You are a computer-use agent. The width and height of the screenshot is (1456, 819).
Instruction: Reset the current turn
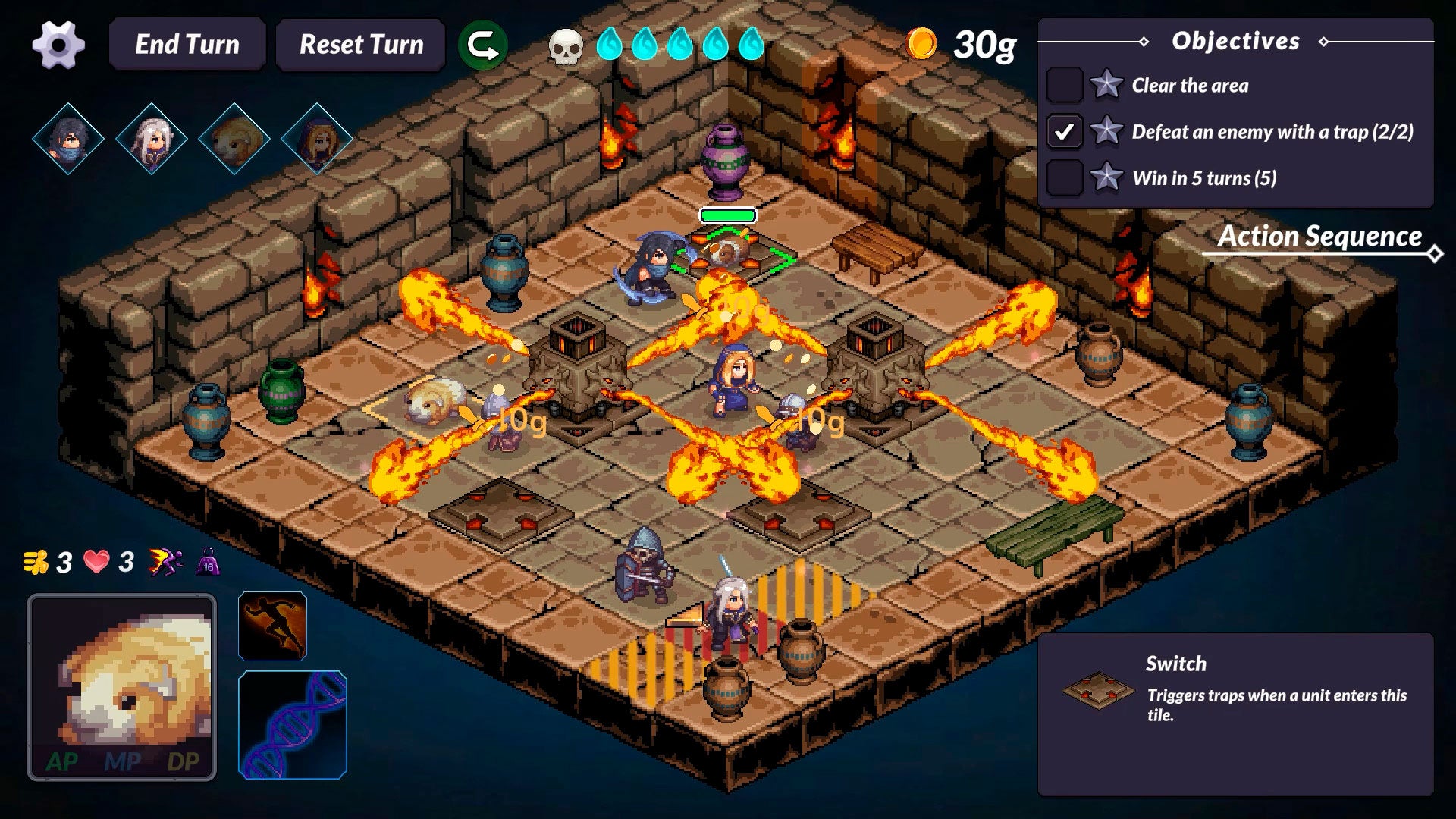point(361,45)
